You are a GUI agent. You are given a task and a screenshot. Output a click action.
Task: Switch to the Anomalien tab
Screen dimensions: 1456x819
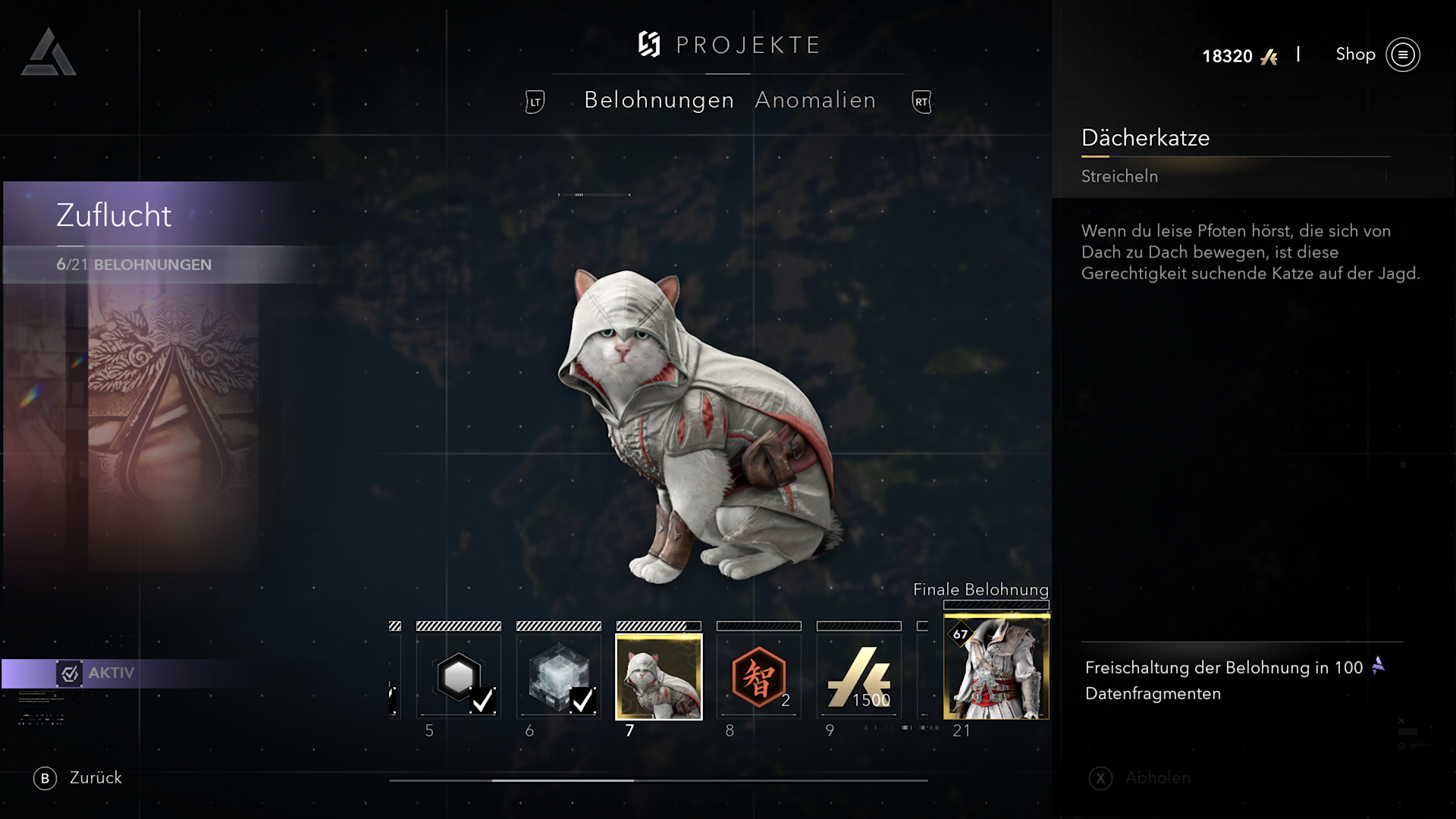(815, 100)
